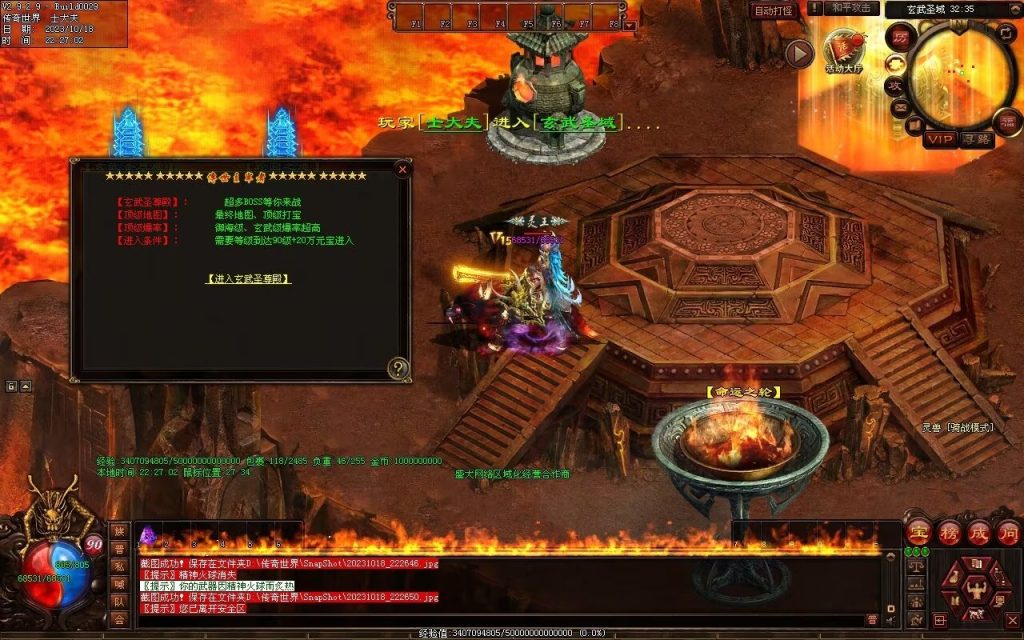
Task: Close the dungeon info dialog
Action: tap(402, 170)
